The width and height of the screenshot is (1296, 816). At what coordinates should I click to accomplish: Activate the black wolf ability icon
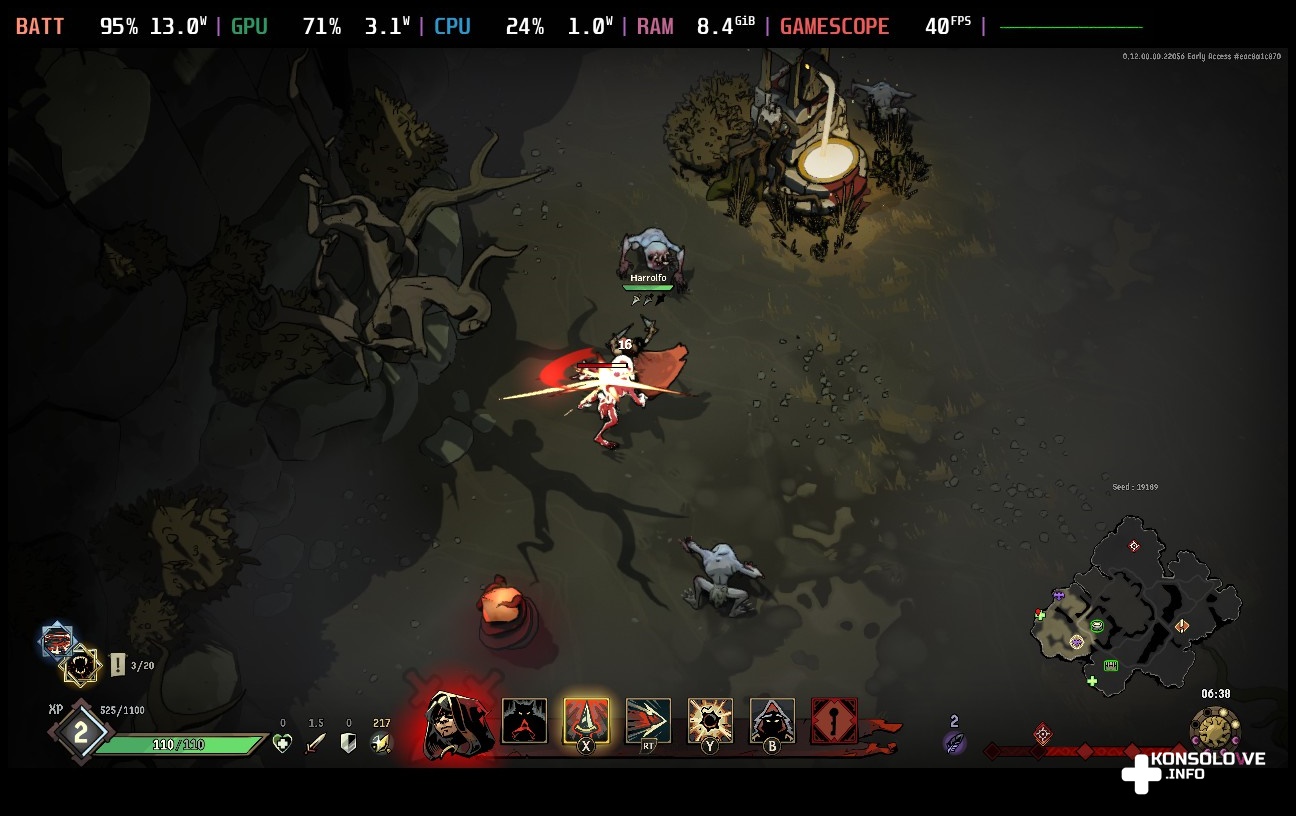point(524,721)
